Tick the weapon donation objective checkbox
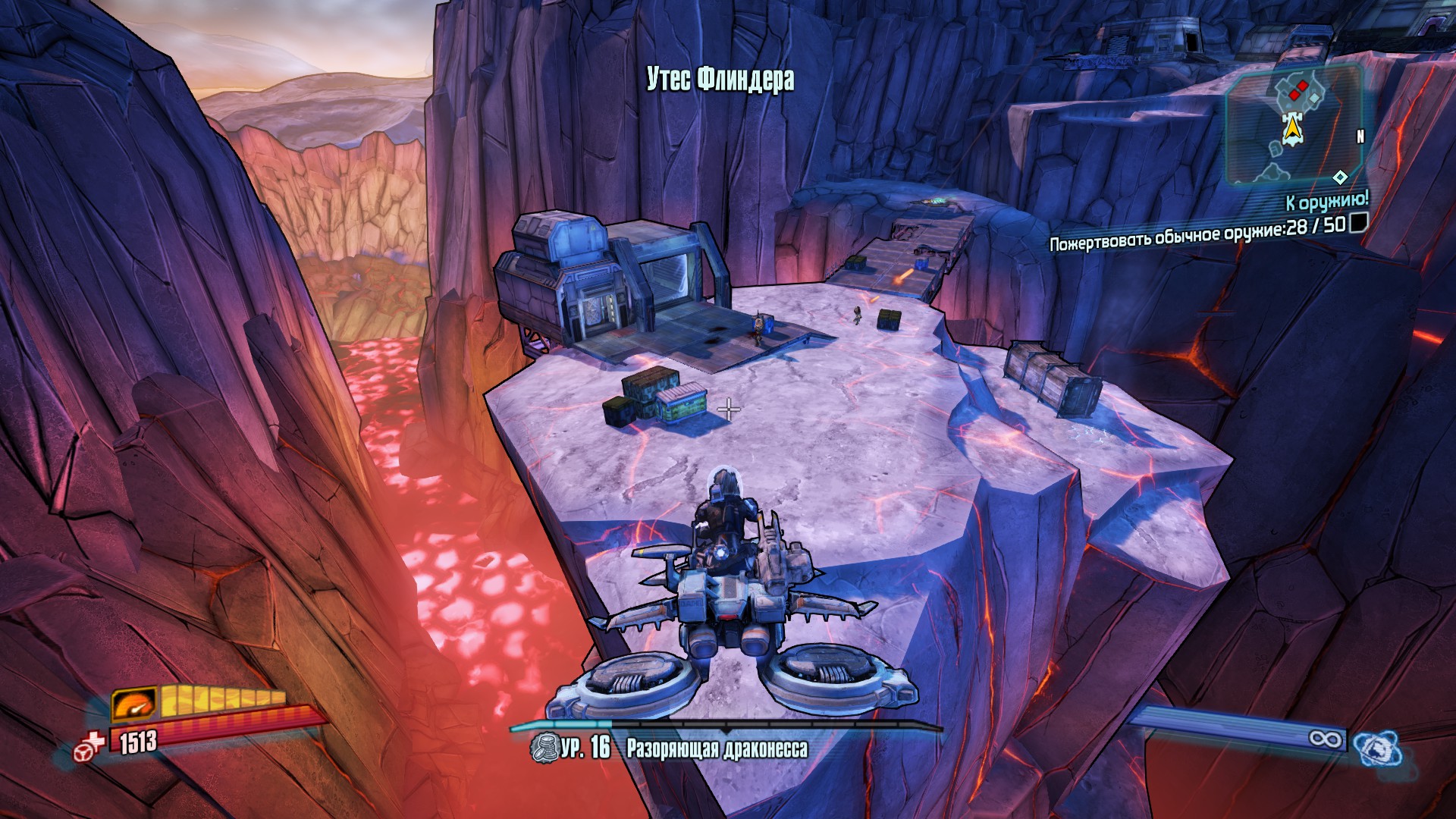The image size is (1456, 819). pyautogui.click(x=1359, y=221)
